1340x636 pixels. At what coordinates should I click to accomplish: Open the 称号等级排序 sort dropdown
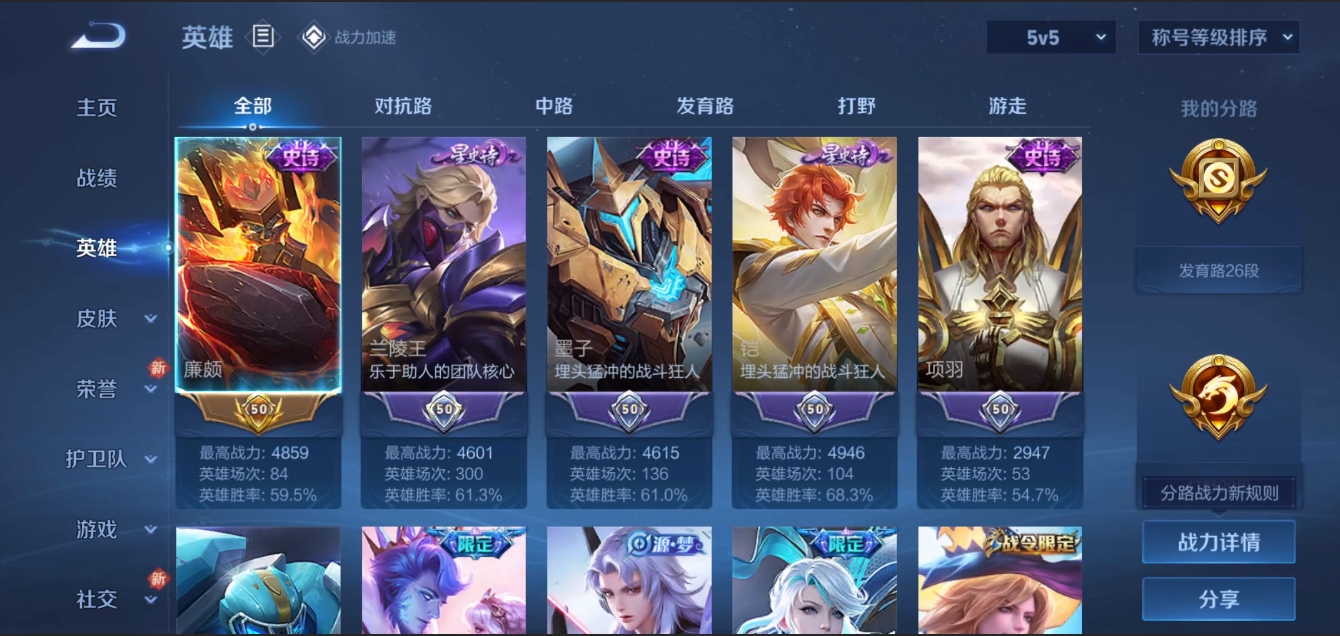click(1218, 38)
